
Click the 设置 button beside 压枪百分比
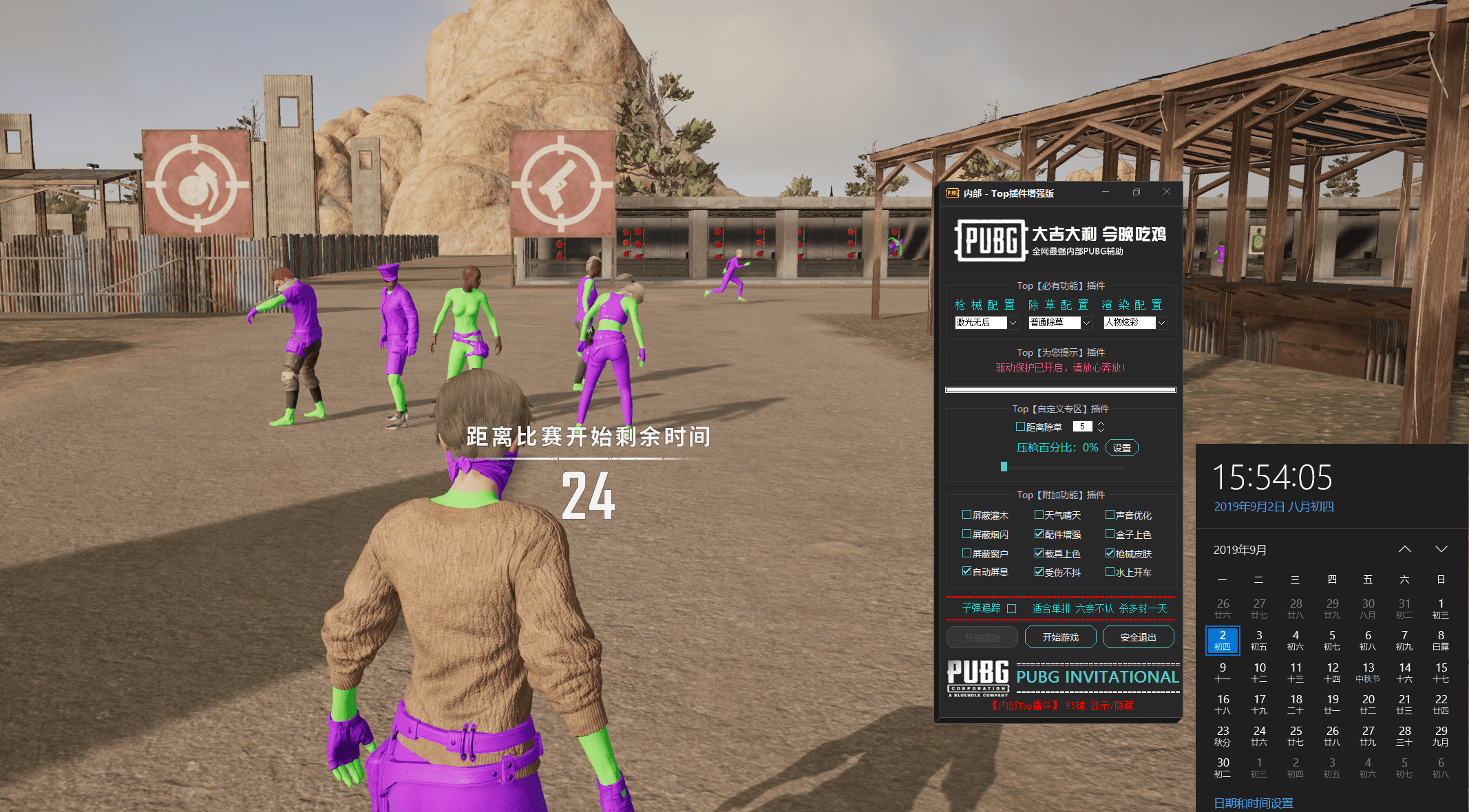(x=1121, y=448)
